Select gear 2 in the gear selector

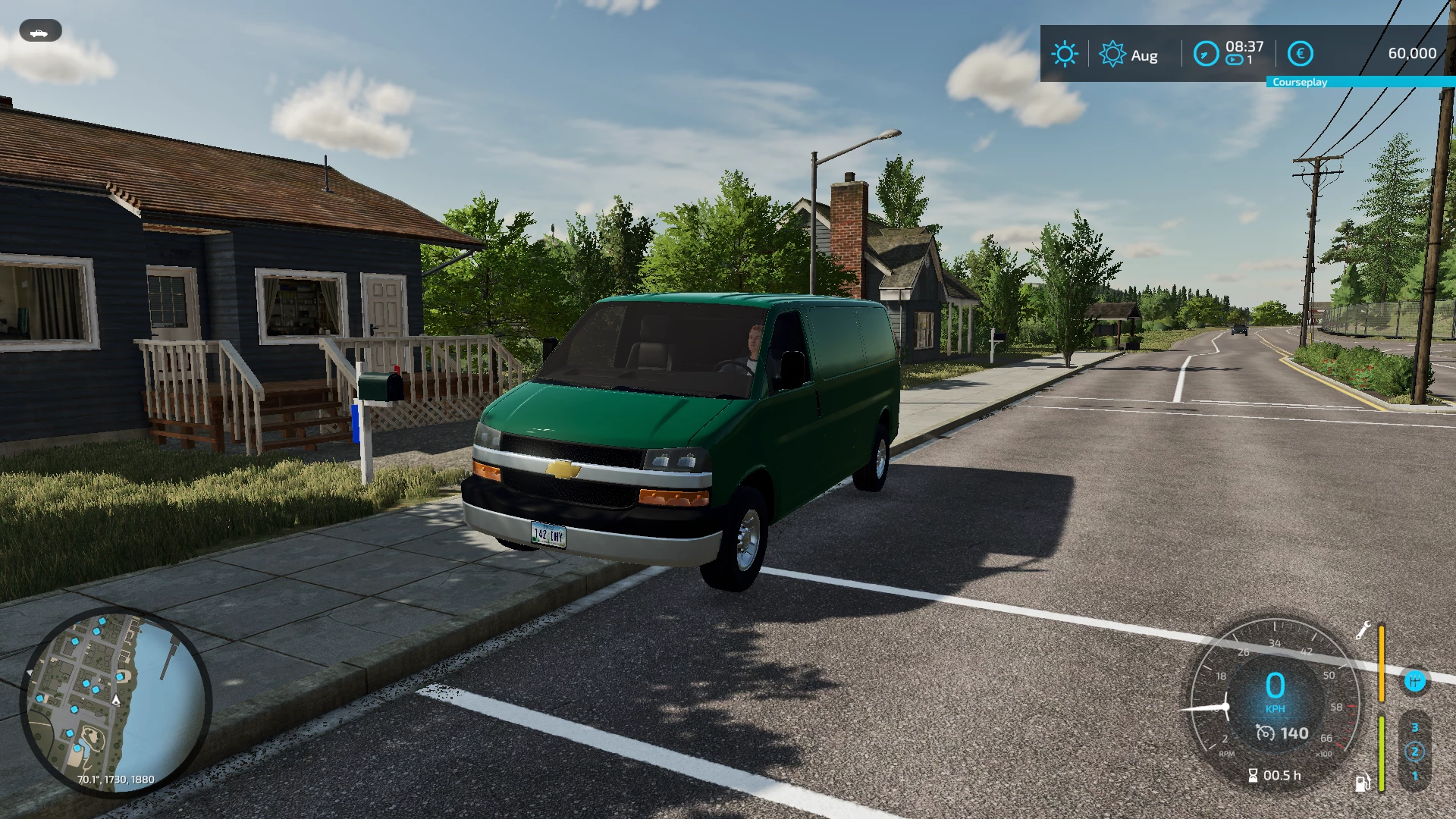point(1415,750)
